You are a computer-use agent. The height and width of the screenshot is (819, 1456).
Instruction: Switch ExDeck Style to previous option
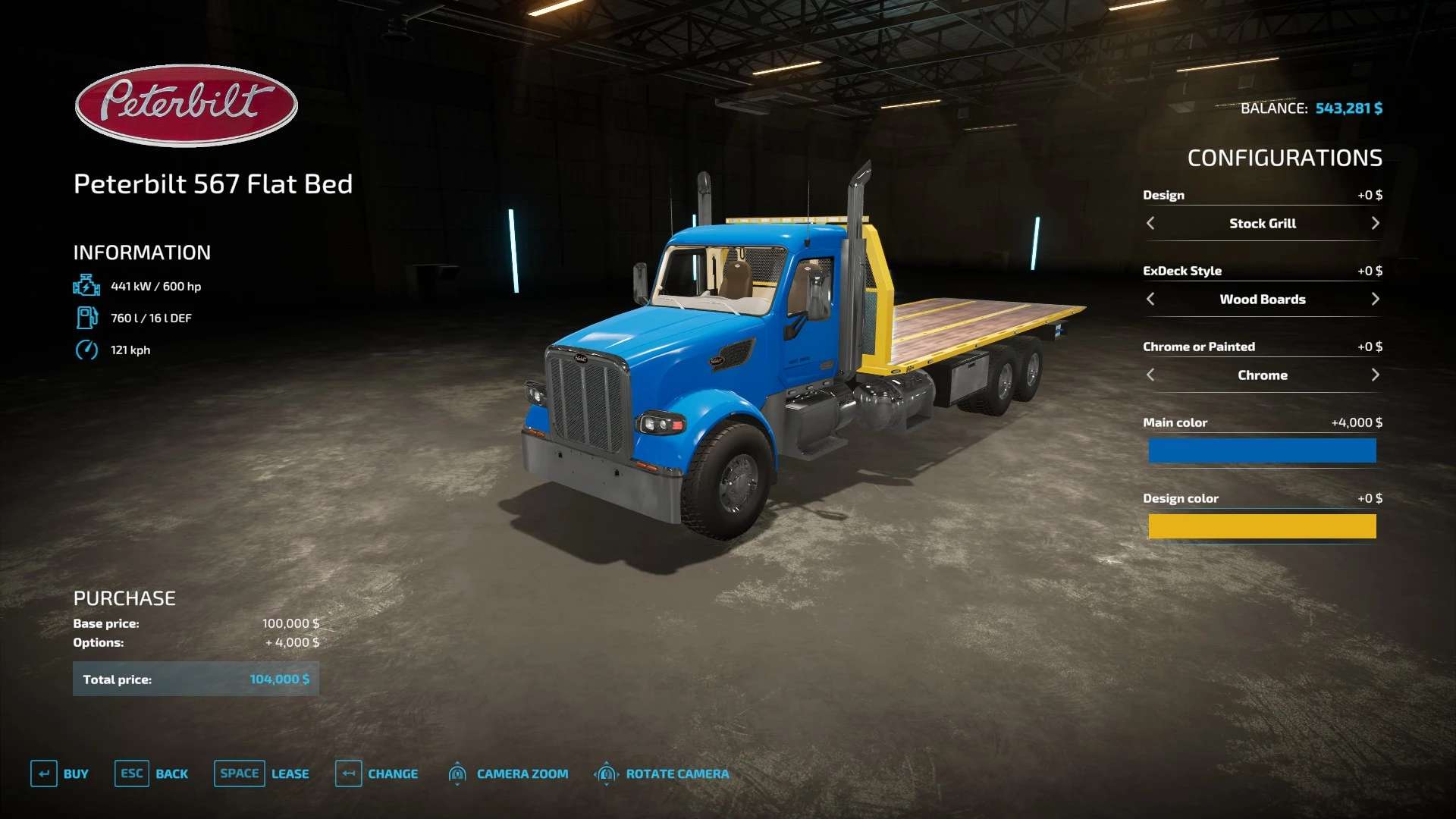tap(1150, 299)
